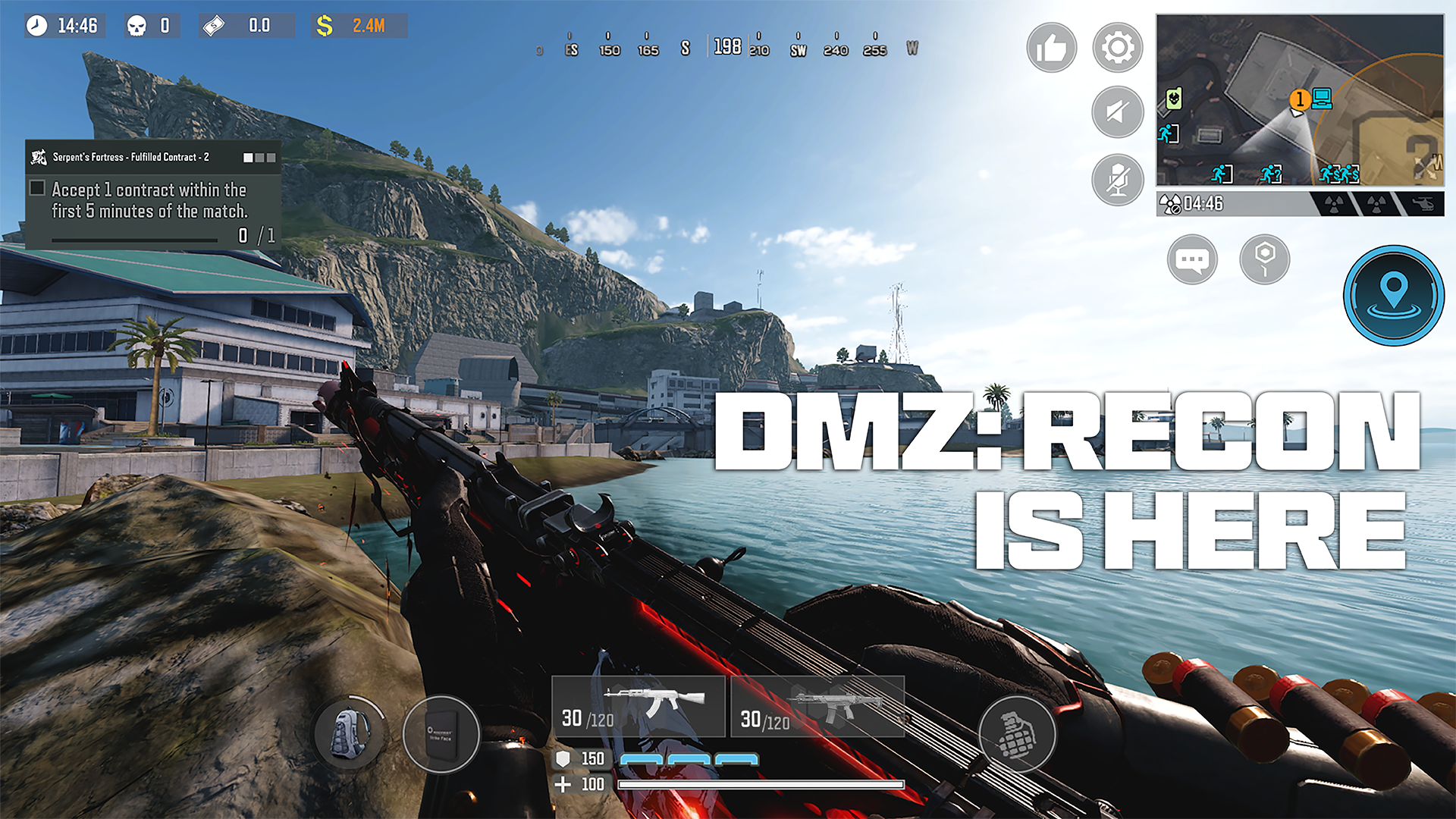Viewport: 1456px width, 819px height.
Task: Click the 04:46 radiation timer
Action: pyautogui.click(x=1201, y=203)
